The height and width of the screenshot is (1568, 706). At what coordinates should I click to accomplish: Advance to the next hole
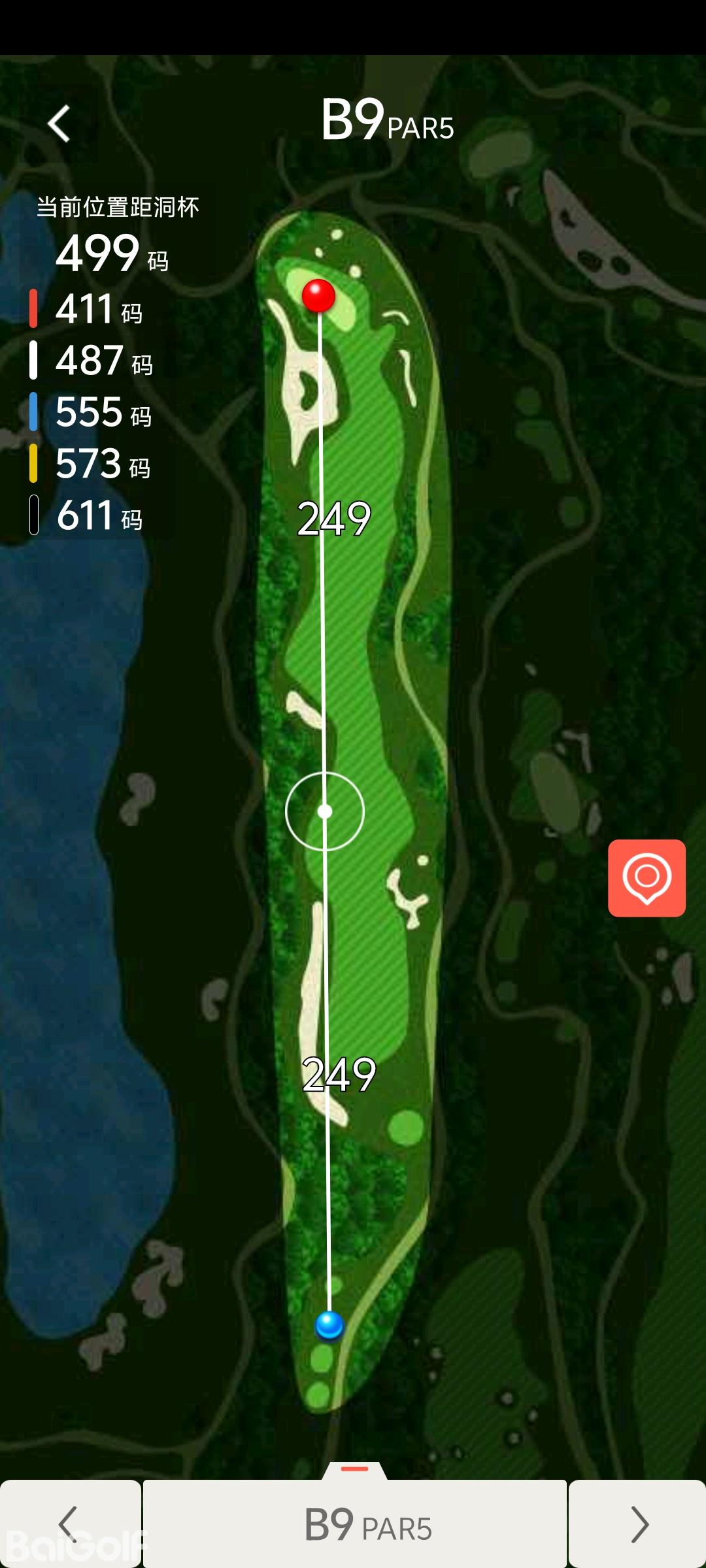tap(637, 1524)
